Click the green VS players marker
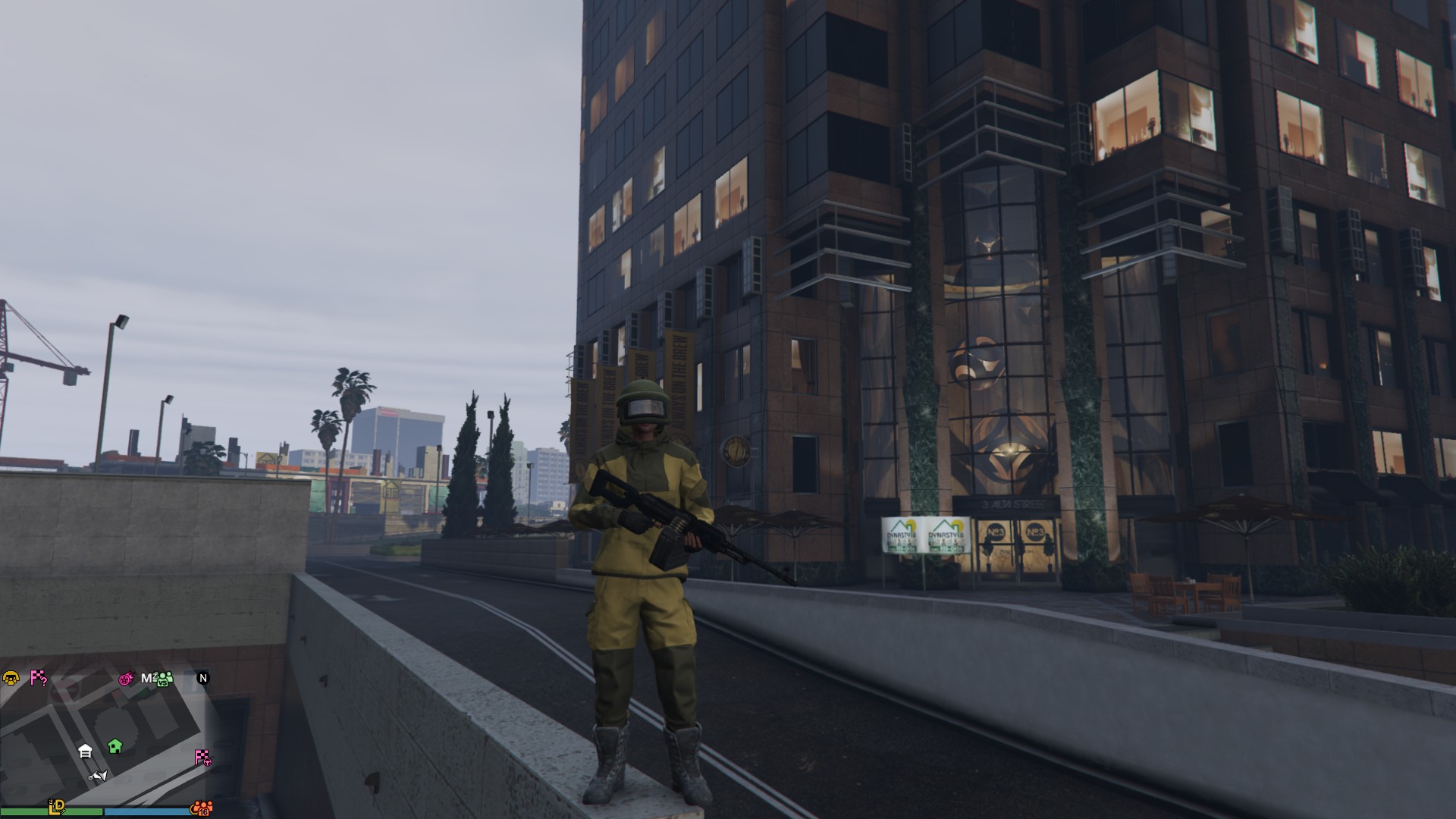 (165, 679)
